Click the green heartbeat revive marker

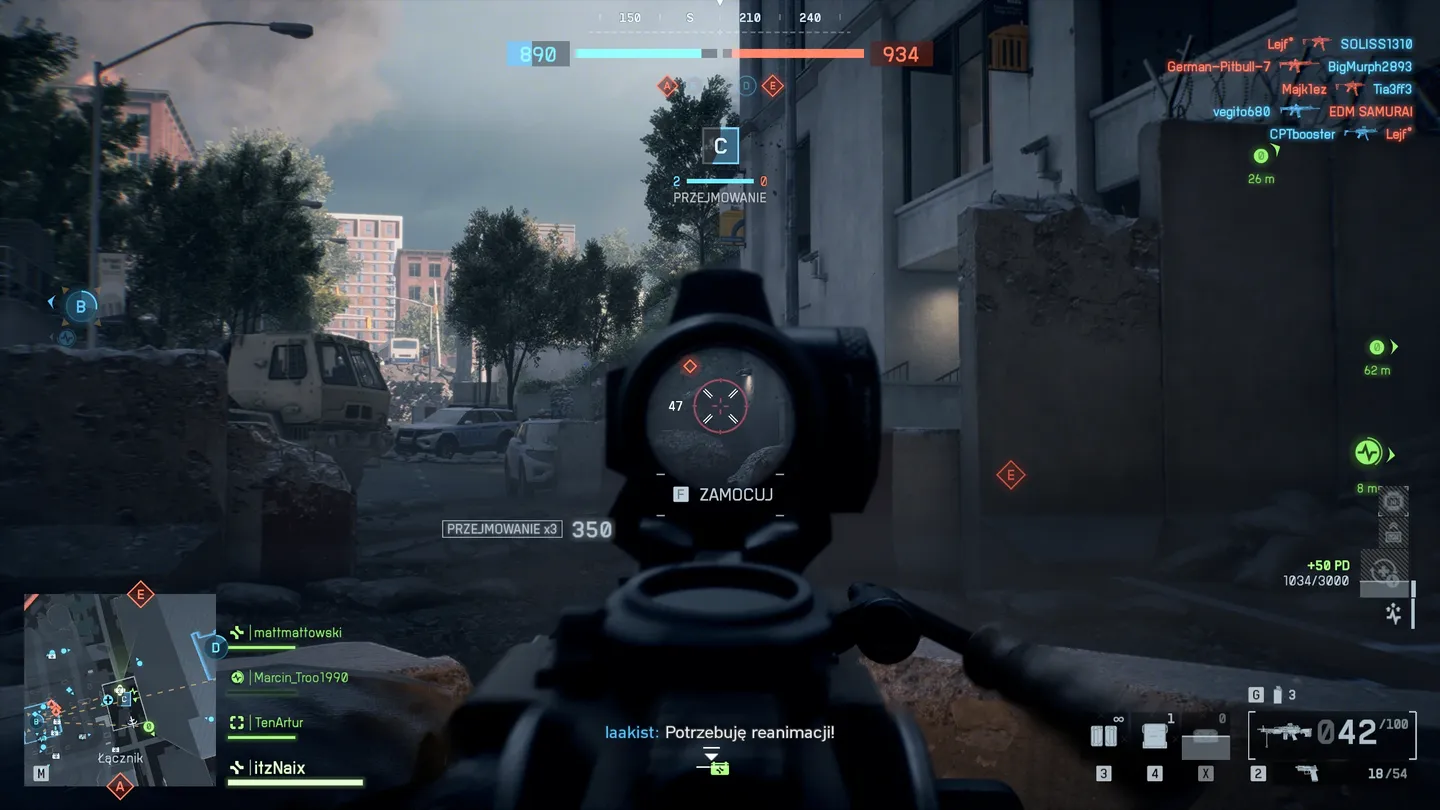1367,453
